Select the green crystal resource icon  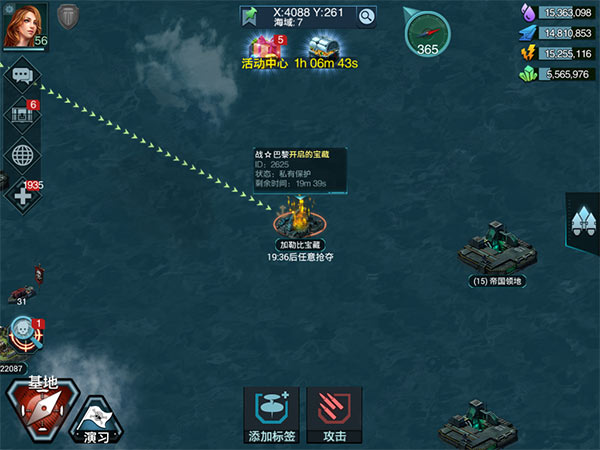527,74
